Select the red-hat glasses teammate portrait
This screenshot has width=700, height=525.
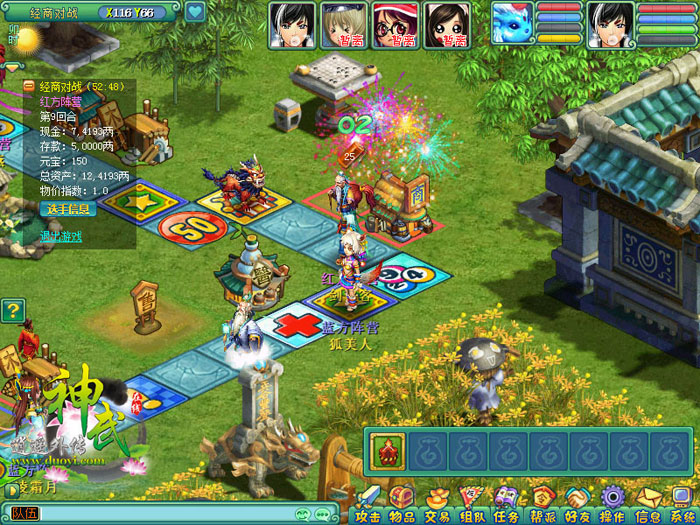click(x=395, y=23)
